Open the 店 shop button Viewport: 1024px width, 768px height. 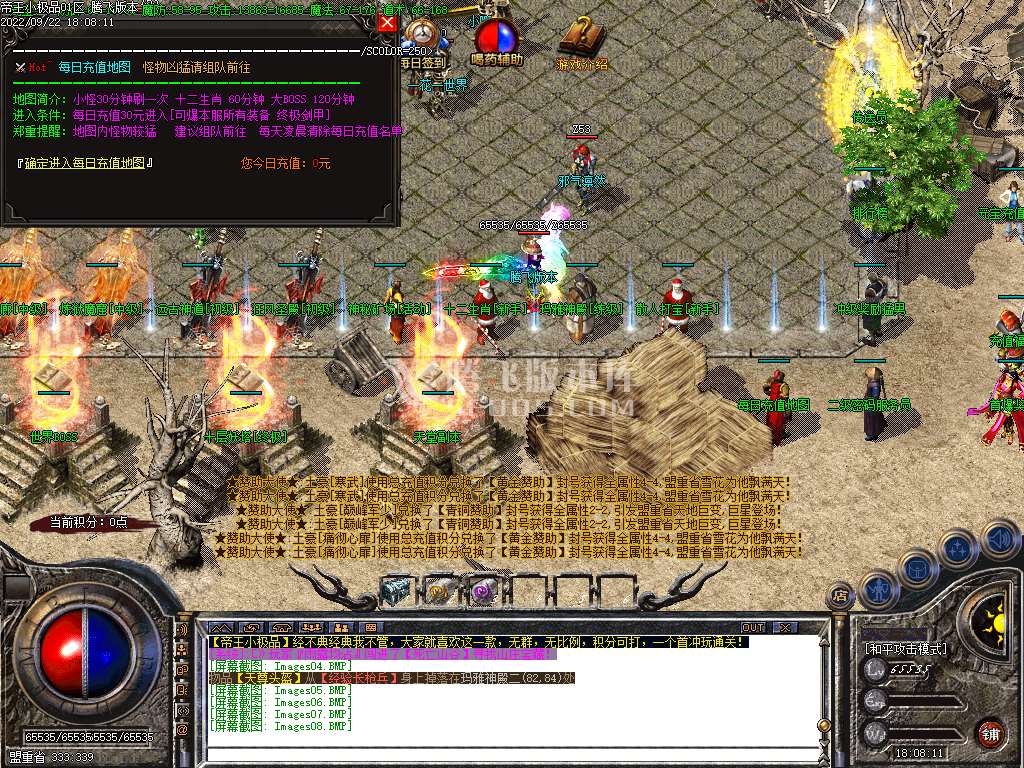[841, 597]
